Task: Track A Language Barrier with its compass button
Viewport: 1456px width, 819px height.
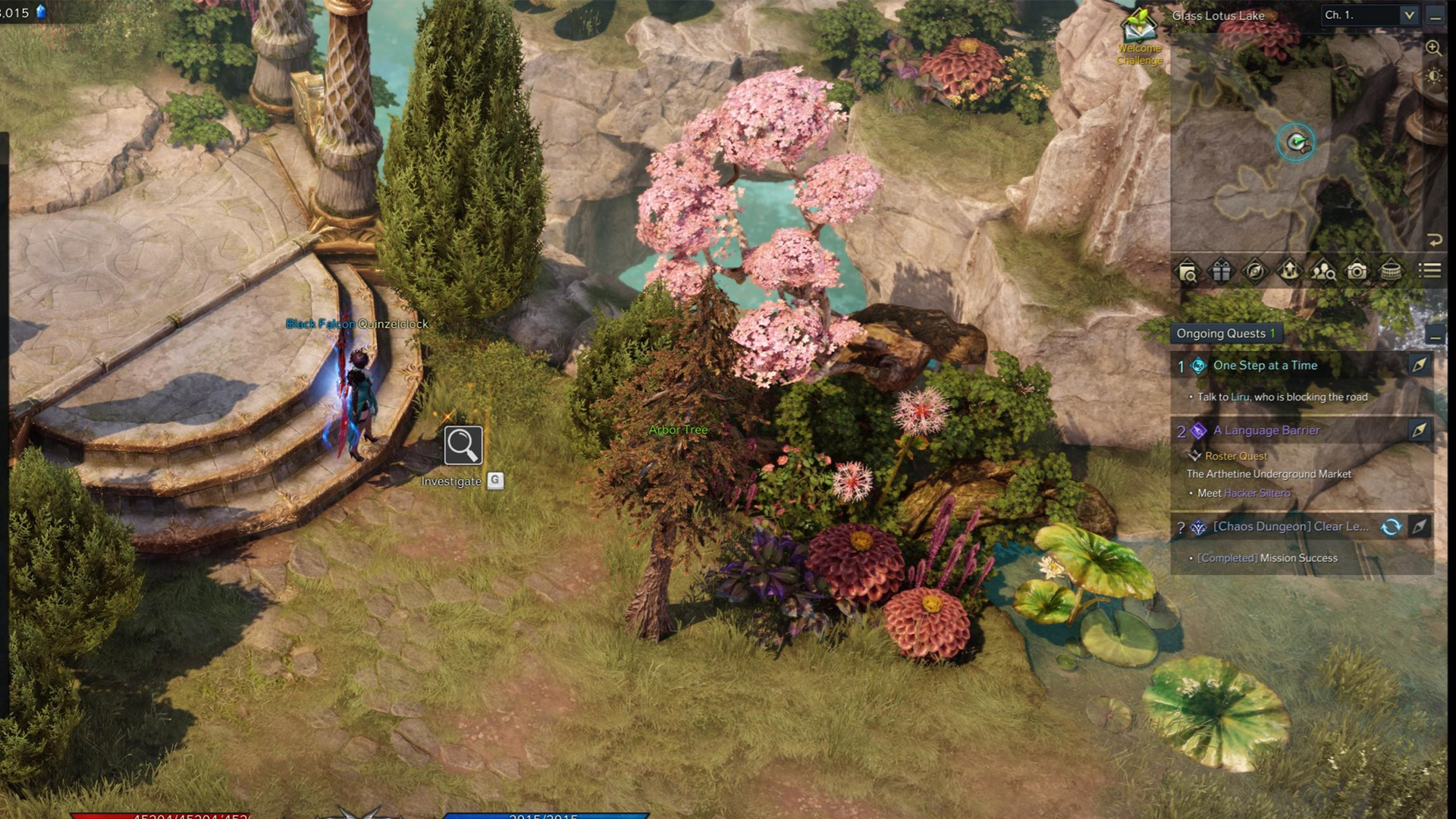Action: pos(1419,431)
